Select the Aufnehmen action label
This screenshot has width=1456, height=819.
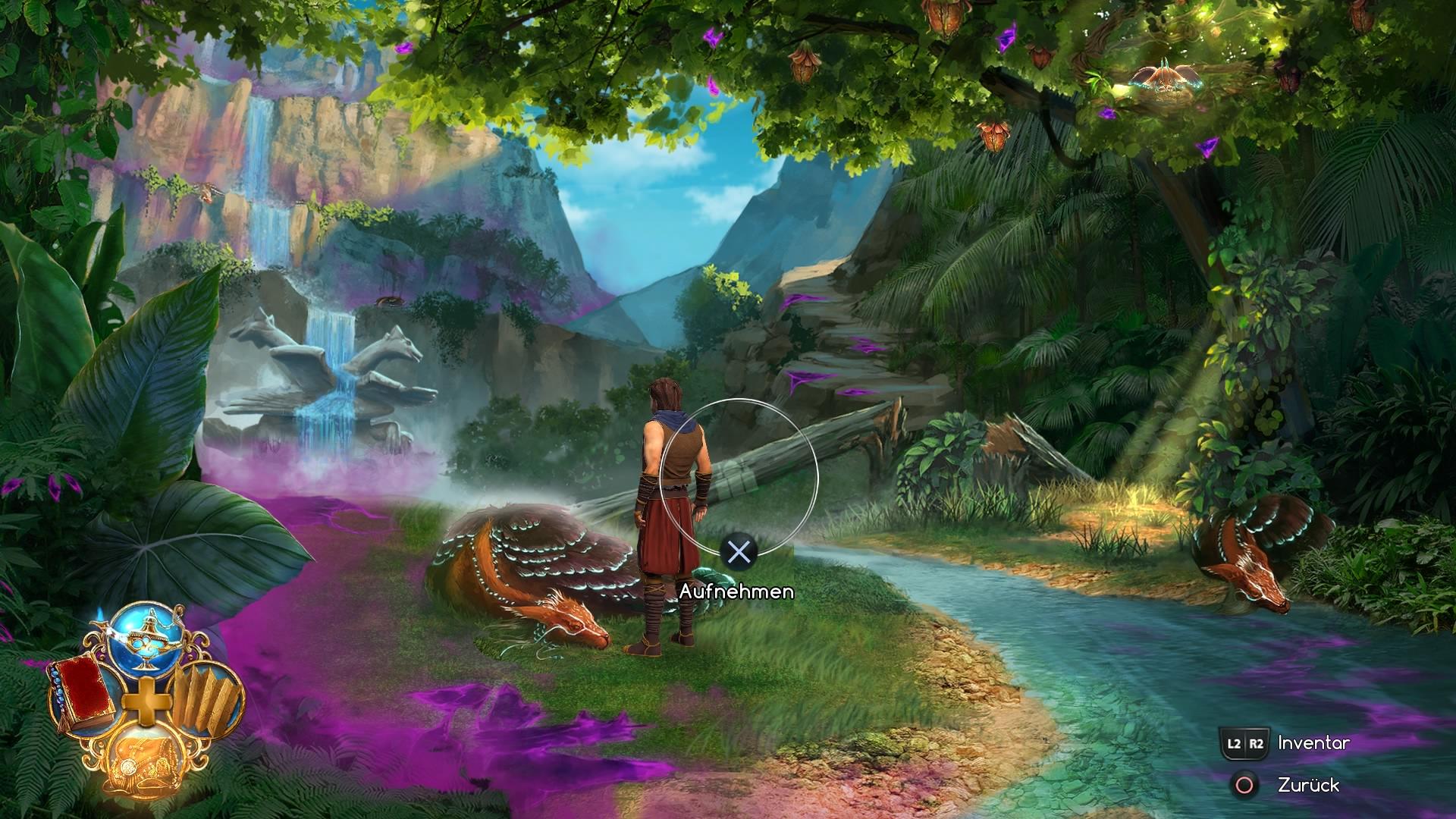tap(736, 591)
